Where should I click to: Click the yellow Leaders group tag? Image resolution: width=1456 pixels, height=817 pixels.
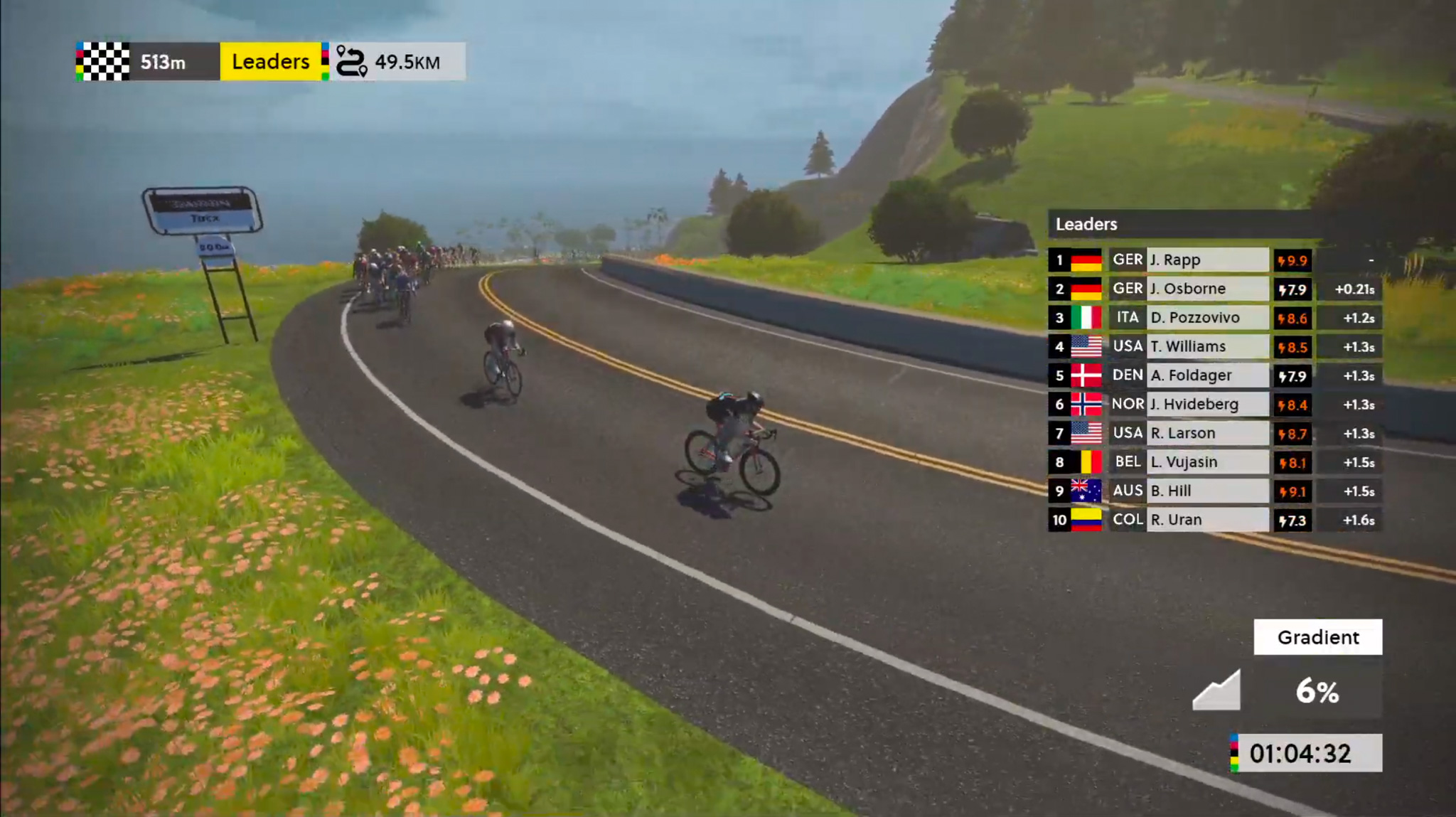coord(270,62)
